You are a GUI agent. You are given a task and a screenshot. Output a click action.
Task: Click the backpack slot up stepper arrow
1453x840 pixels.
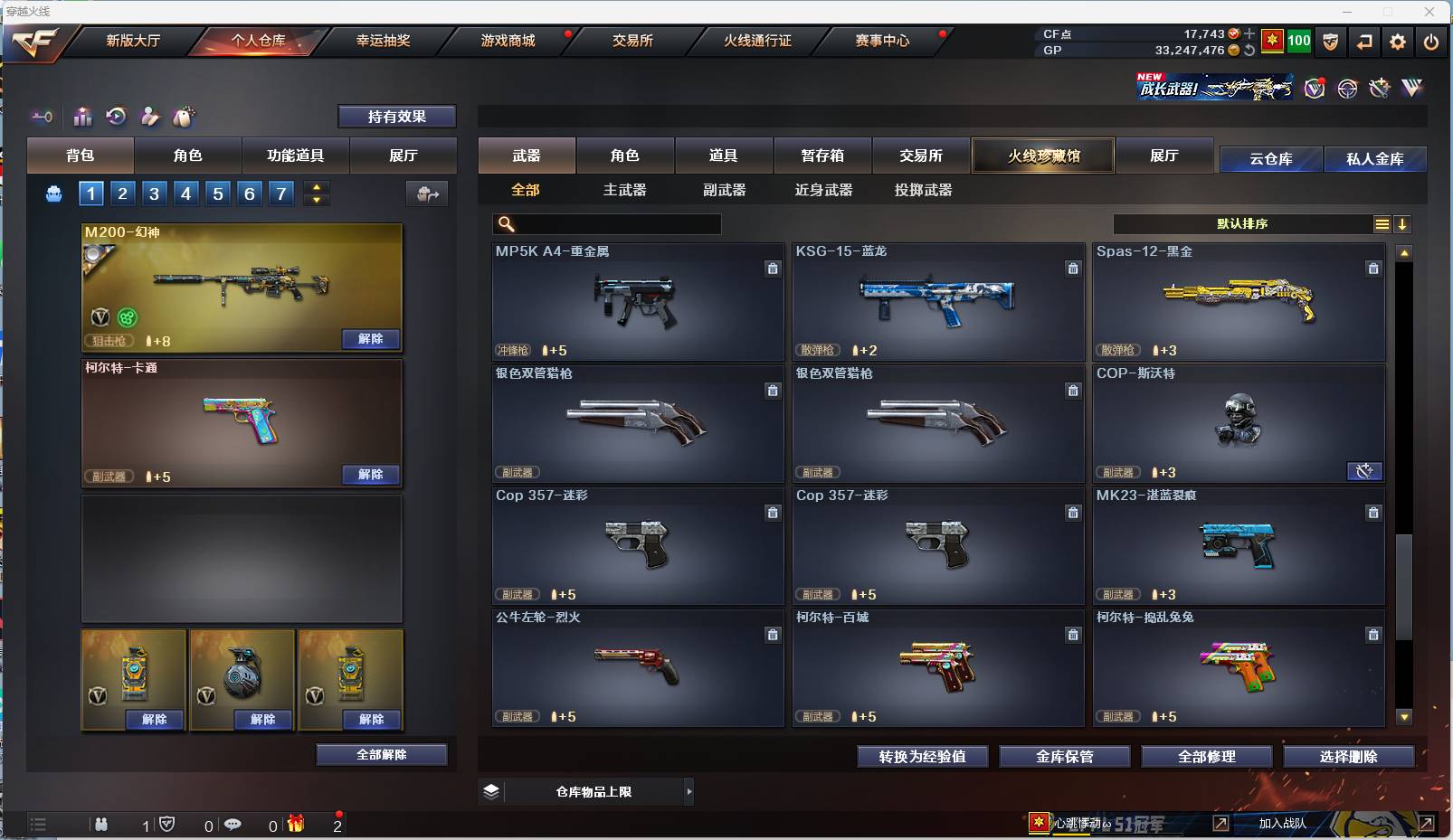[316, 187]
